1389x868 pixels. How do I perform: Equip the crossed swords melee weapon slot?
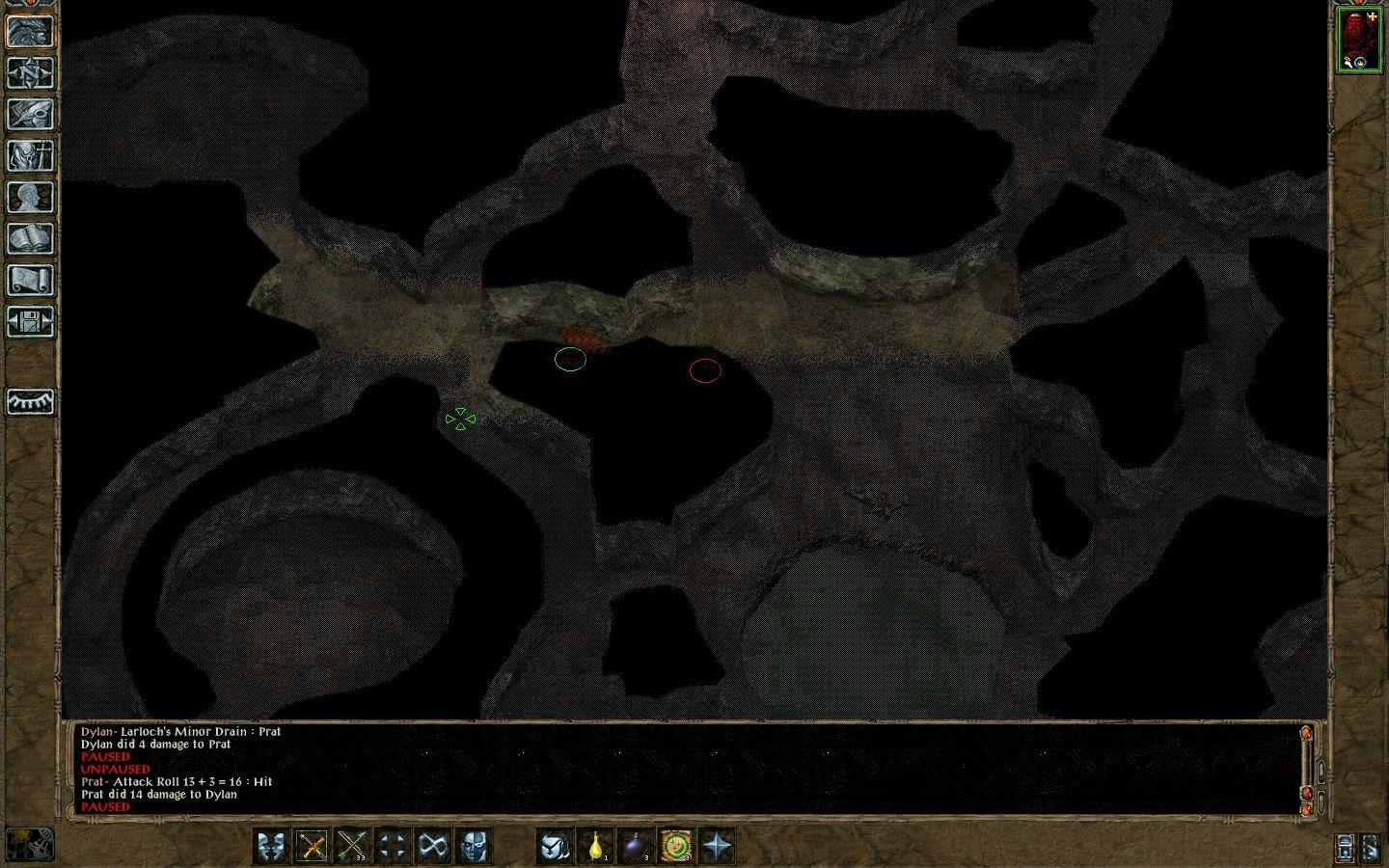(x=313, y=847)
